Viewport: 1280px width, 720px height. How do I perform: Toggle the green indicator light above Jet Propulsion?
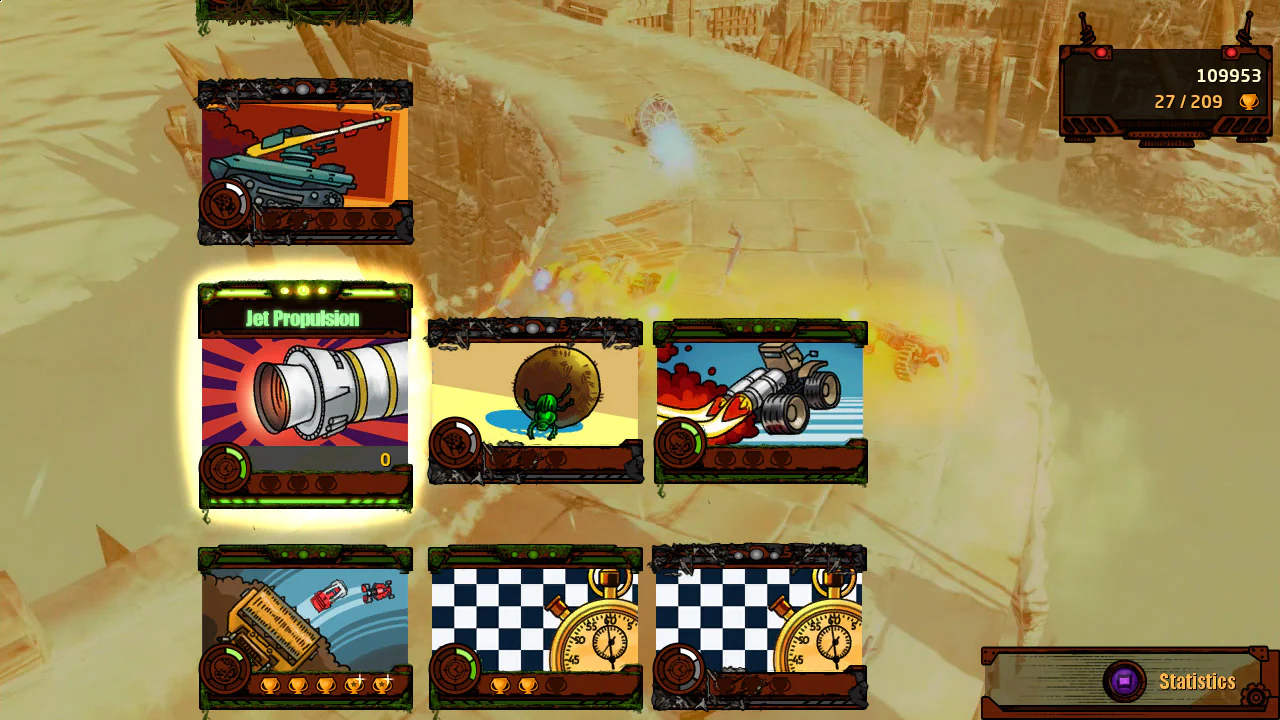(305, 290)
